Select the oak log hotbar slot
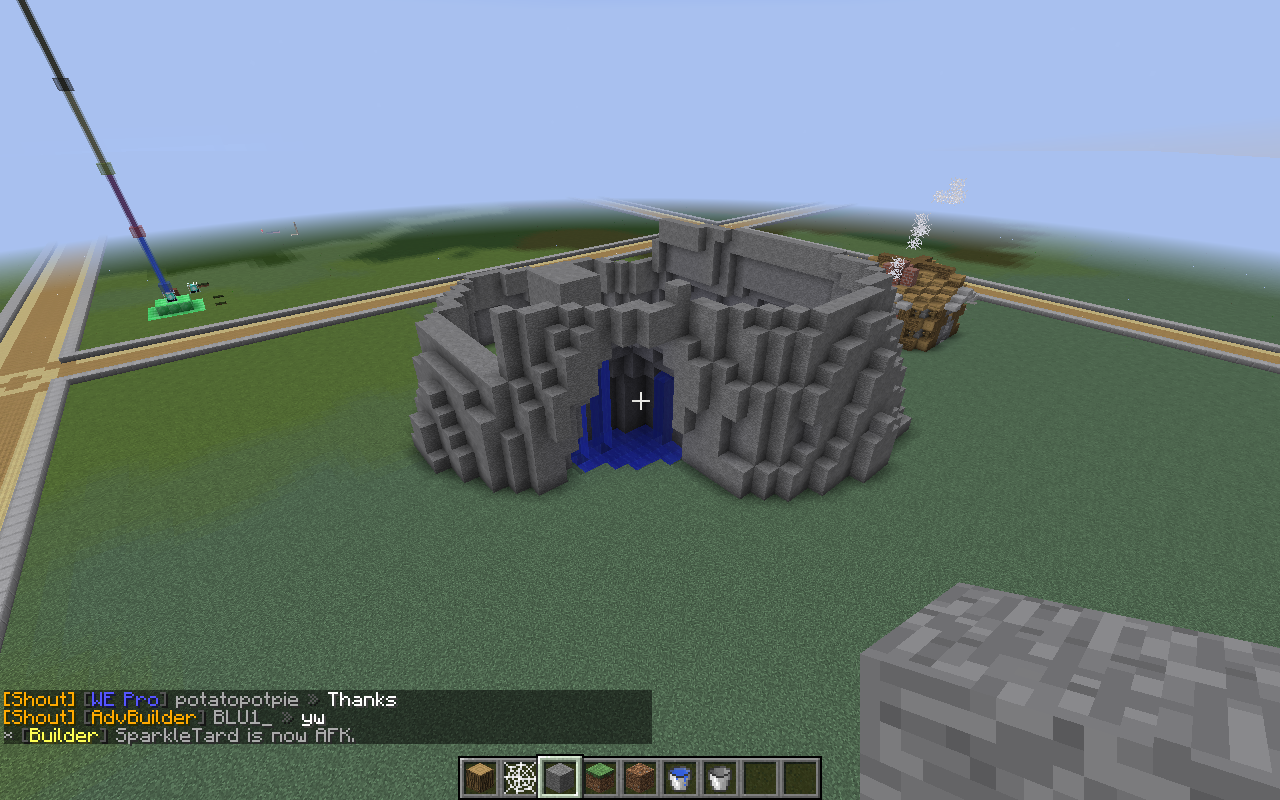This screenshot has width=1280, height=800. tap(480, 778)
